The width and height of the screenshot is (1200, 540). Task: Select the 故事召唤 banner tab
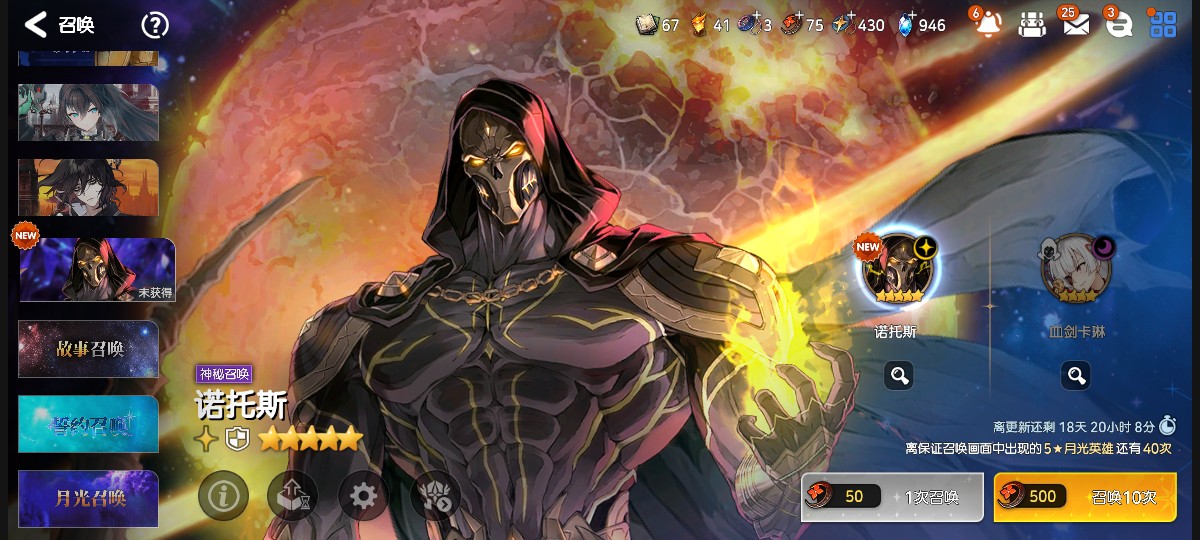[89, 349]
